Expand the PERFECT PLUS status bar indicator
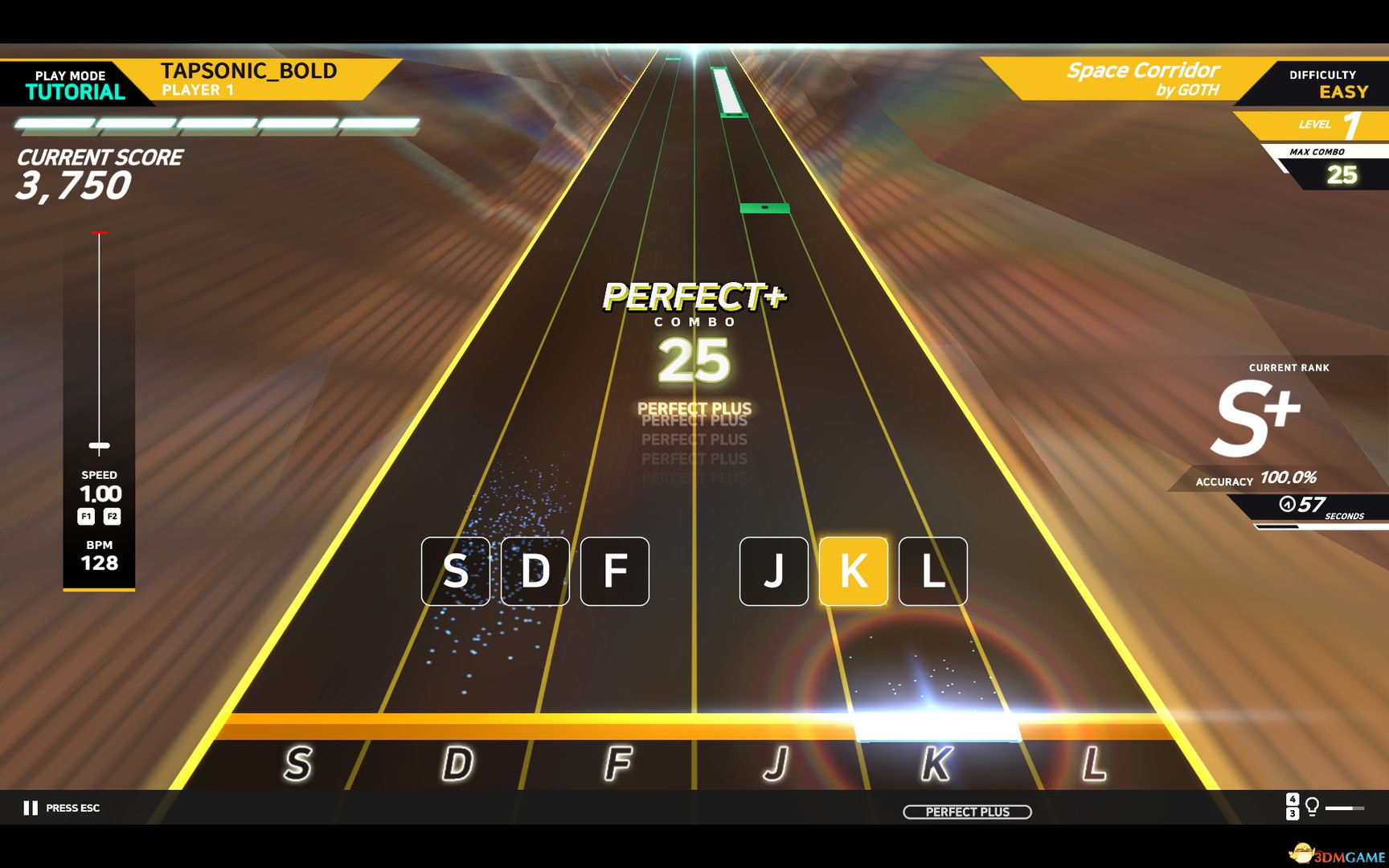 (967, 812)
